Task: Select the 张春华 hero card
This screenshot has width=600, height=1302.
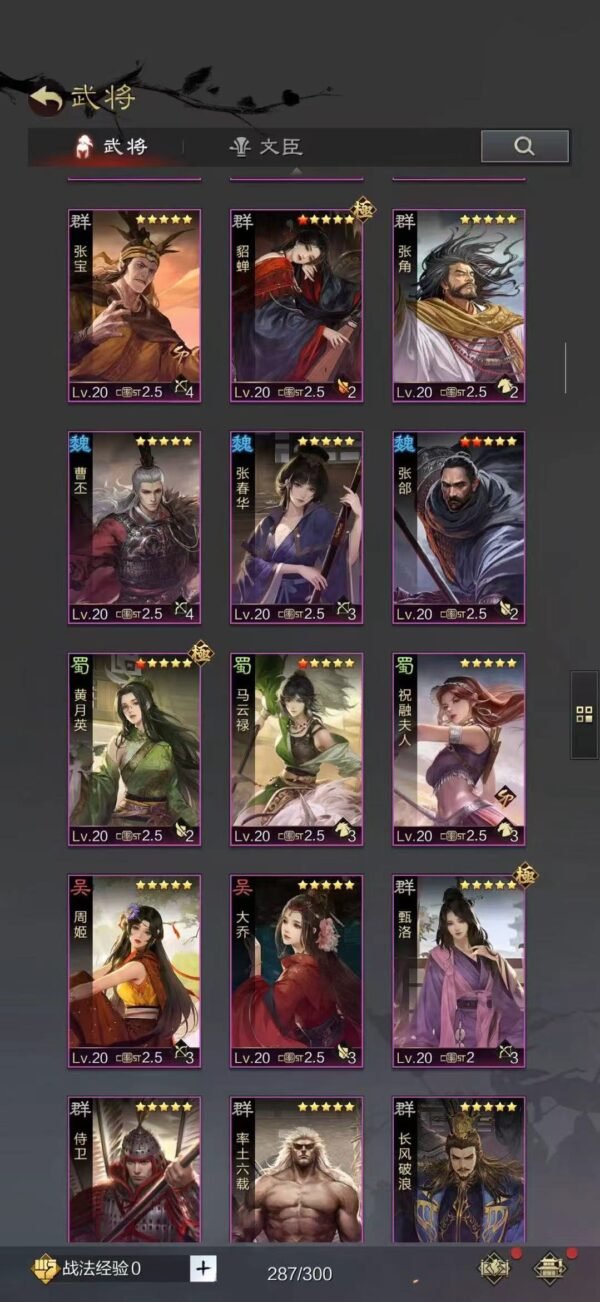Action: 296,527
